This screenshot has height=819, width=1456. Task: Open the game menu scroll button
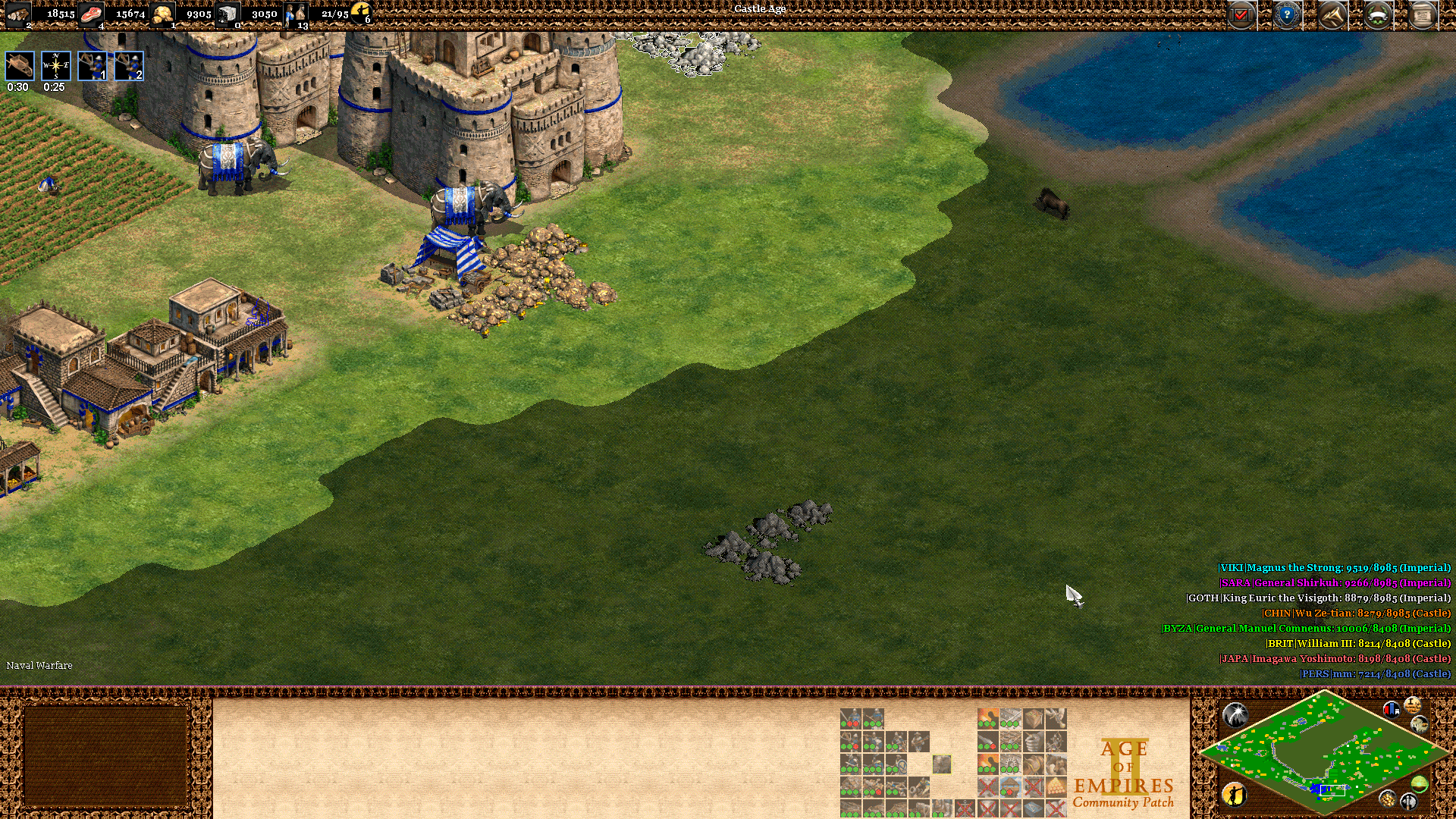click(x=1423, y=14)
